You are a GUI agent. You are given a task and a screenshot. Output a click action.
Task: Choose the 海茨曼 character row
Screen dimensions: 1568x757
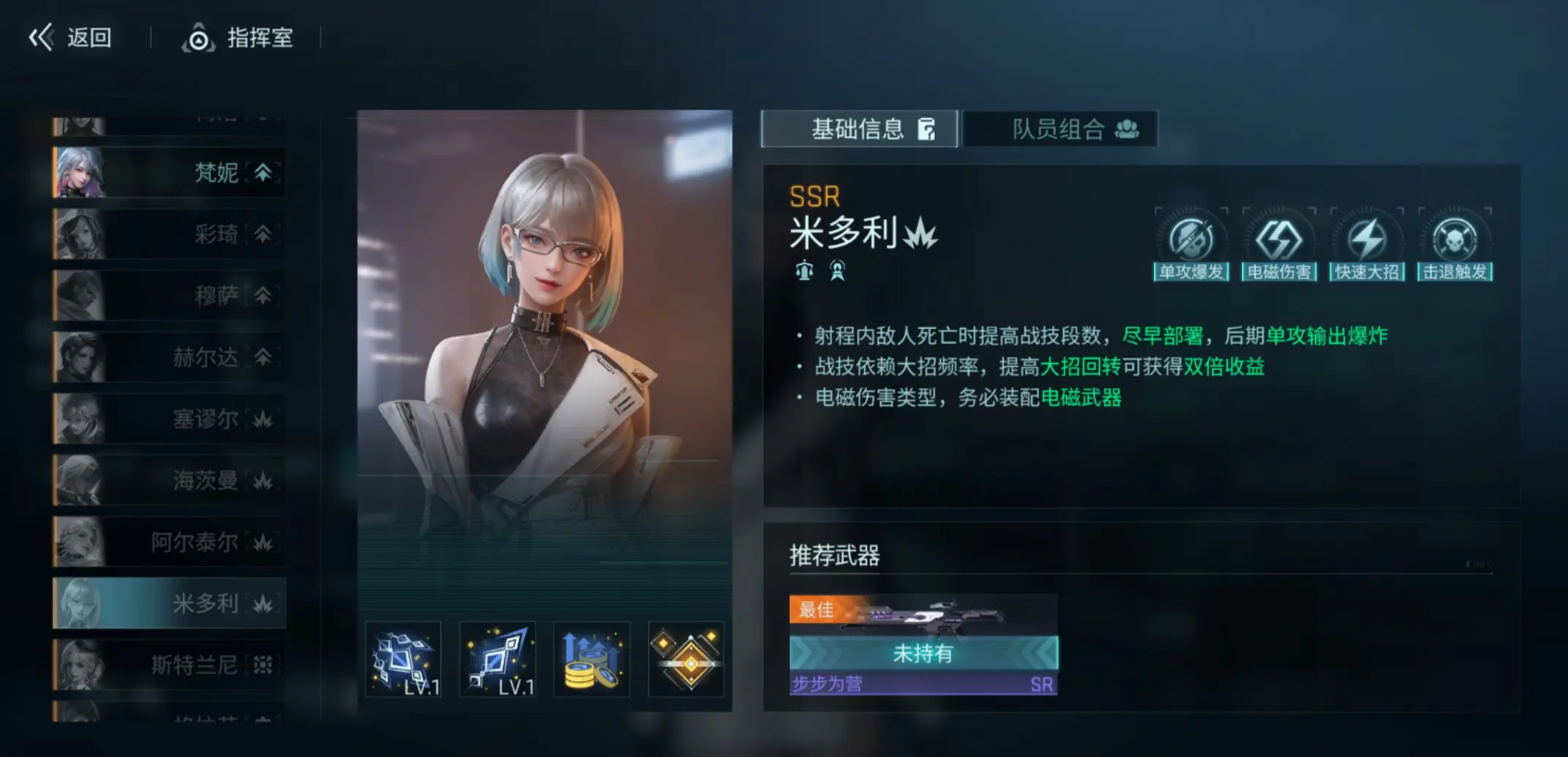pyautogui.click(x=169, y=480)
